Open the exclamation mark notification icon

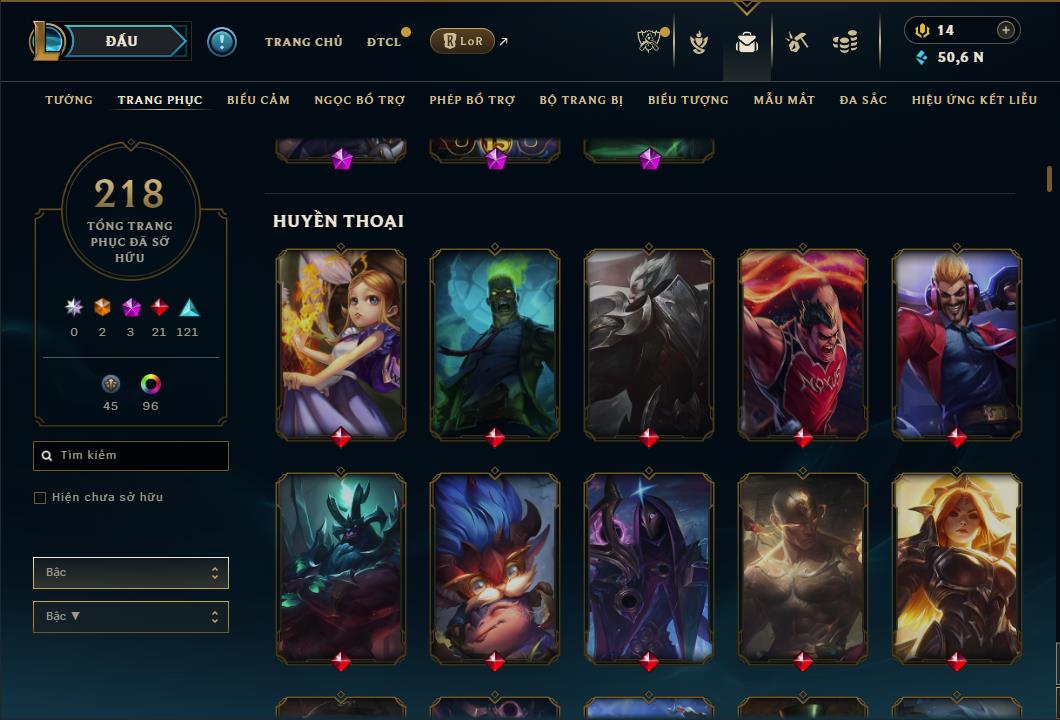click(222, 42)
